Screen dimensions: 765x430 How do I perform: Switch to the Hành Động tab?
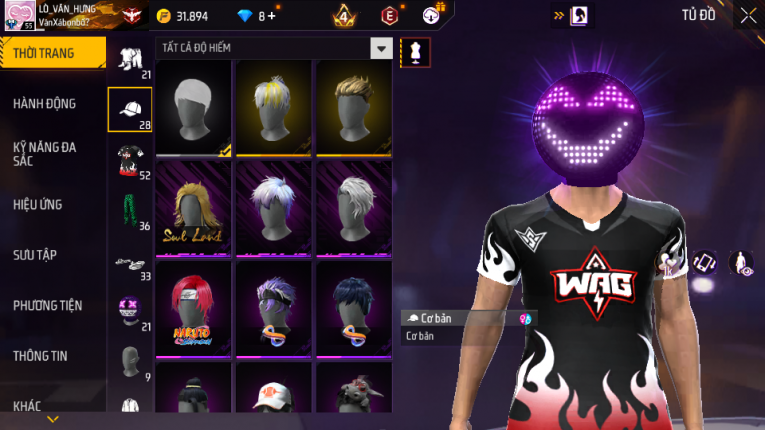click(45, 104)
